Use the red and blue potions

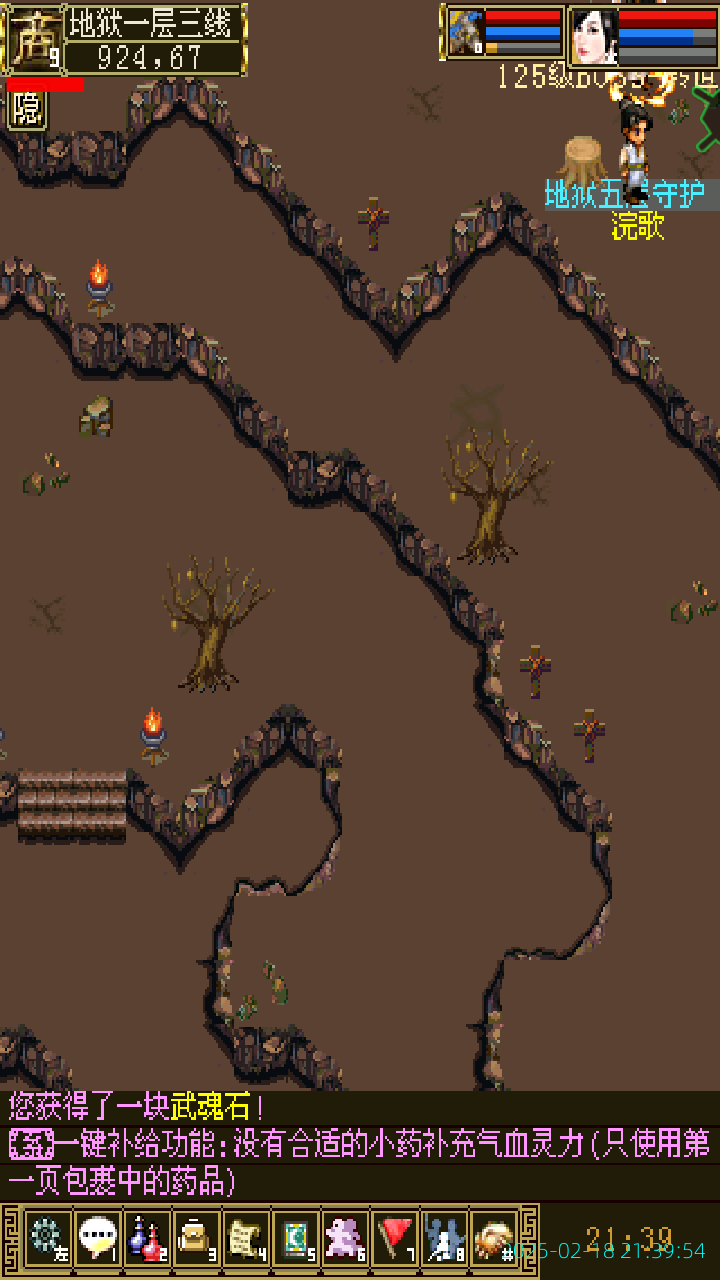pyautogui.click(x=147, y=1239)
